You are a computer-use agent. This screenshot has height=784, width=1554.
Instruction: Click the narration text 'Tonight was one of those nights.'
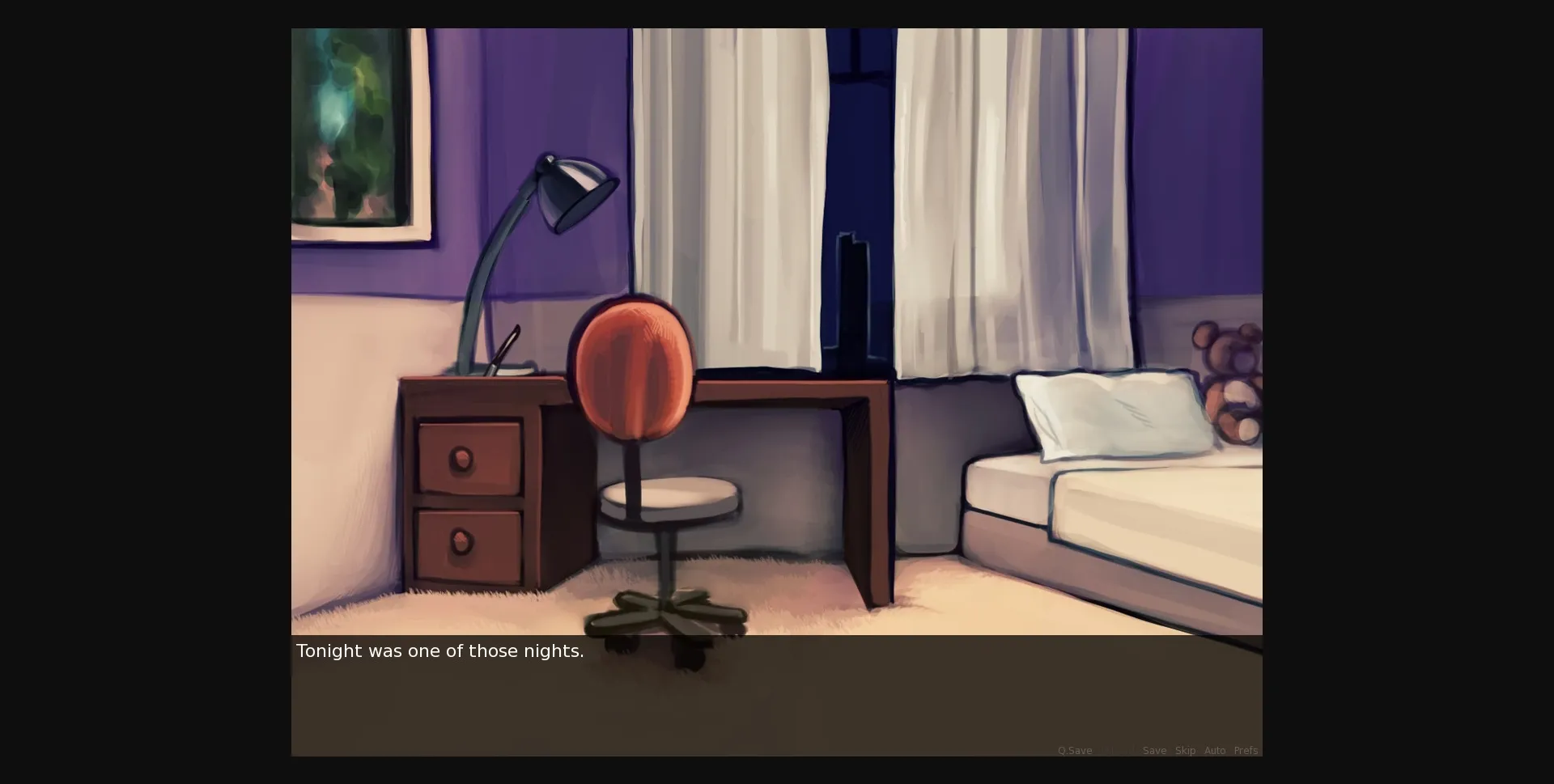(439, 651)
